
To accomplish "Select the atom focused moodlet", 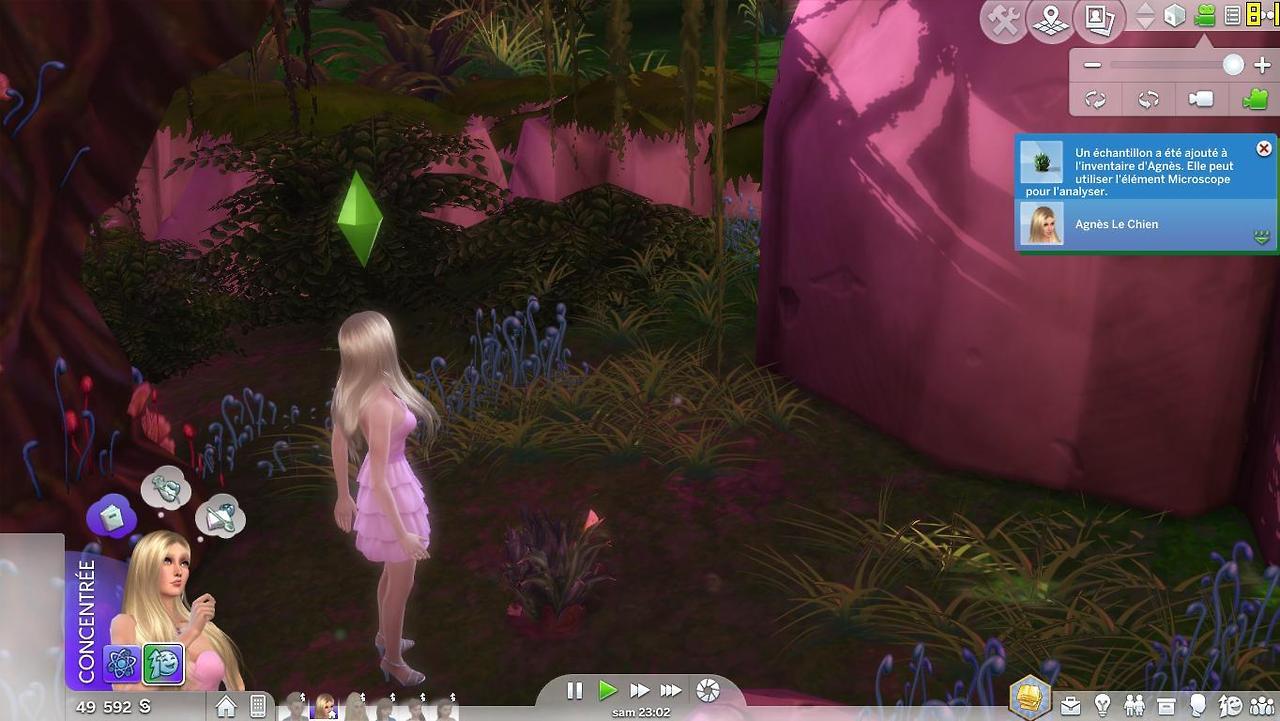I will tap(122, 663).
